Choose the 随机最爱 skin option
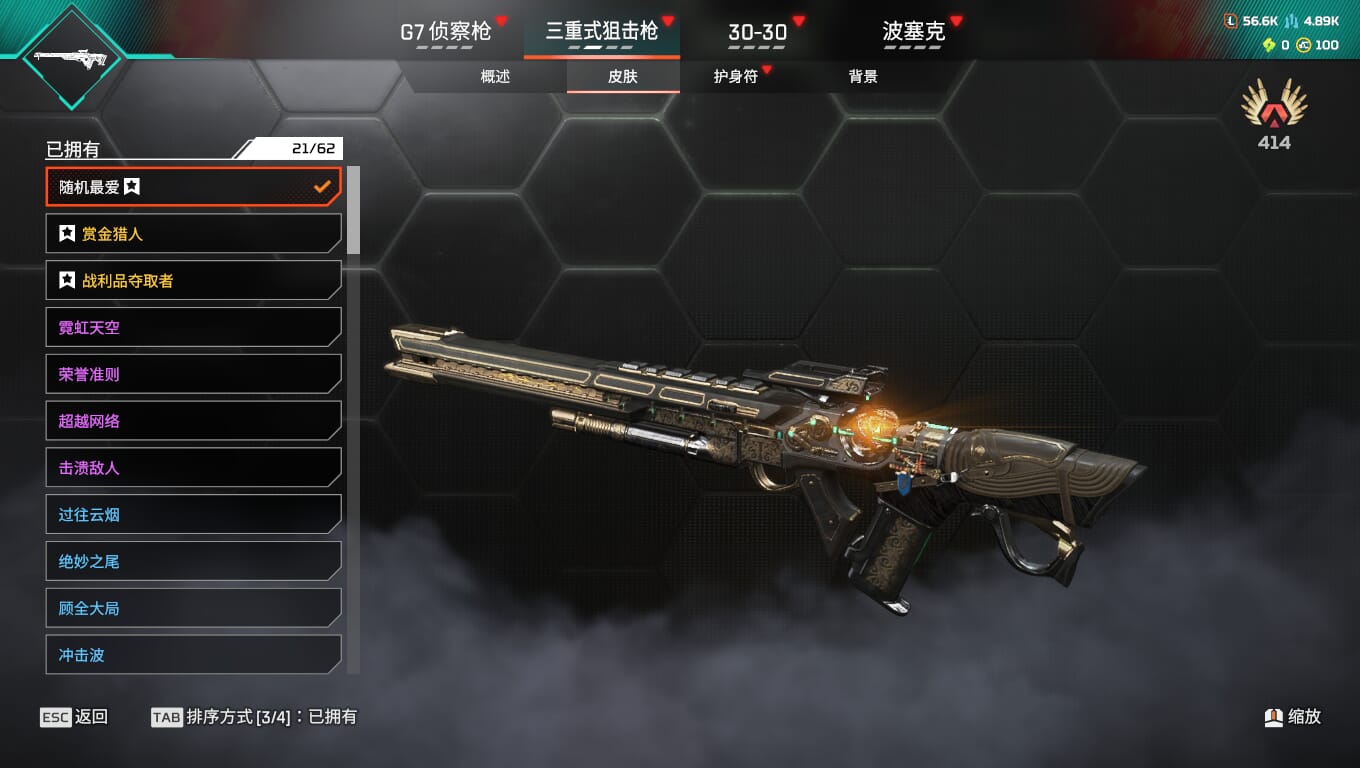Screen dimensions: 1360x768 coord(193,187)
